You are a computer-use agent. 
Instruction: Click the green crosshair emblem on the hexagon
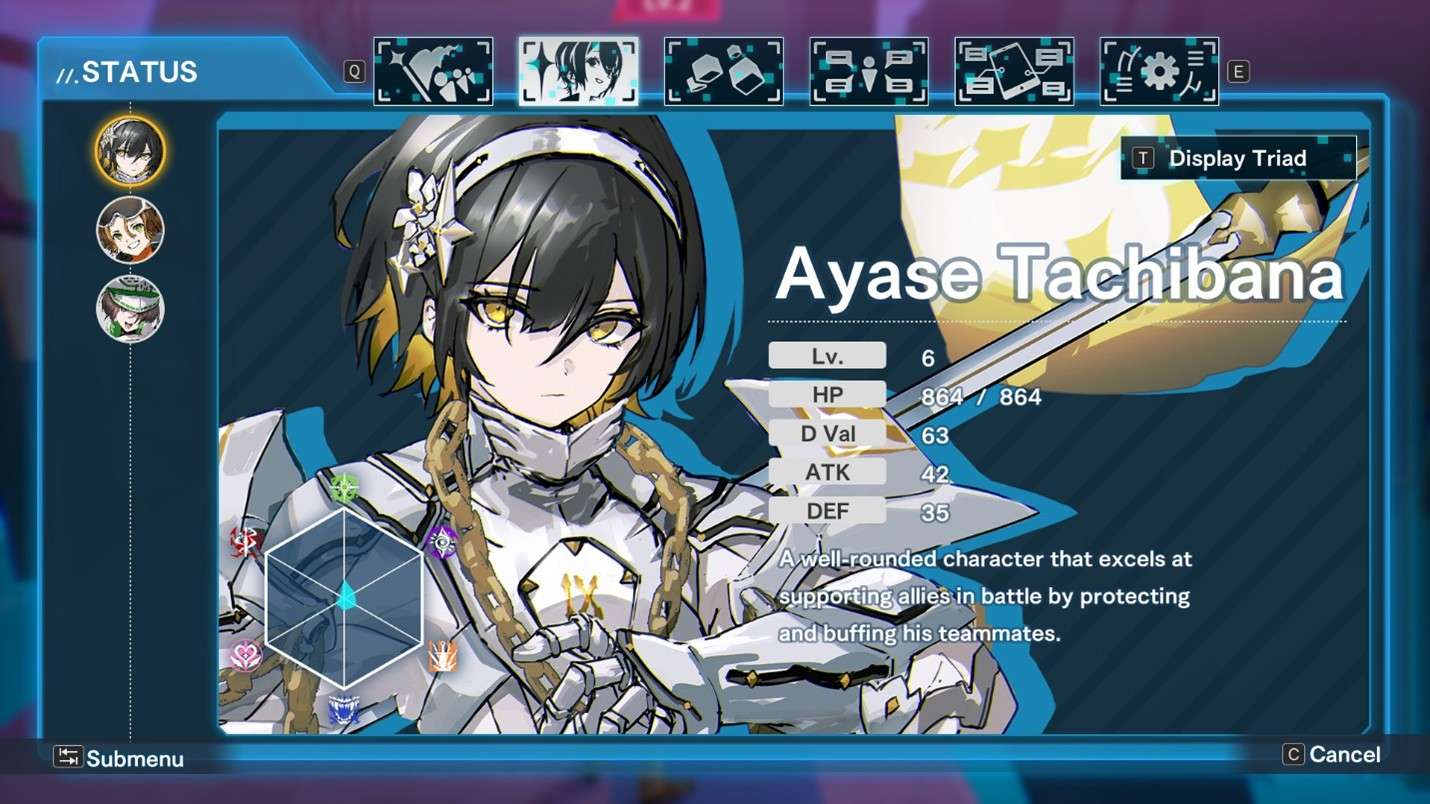click(345, 488)
